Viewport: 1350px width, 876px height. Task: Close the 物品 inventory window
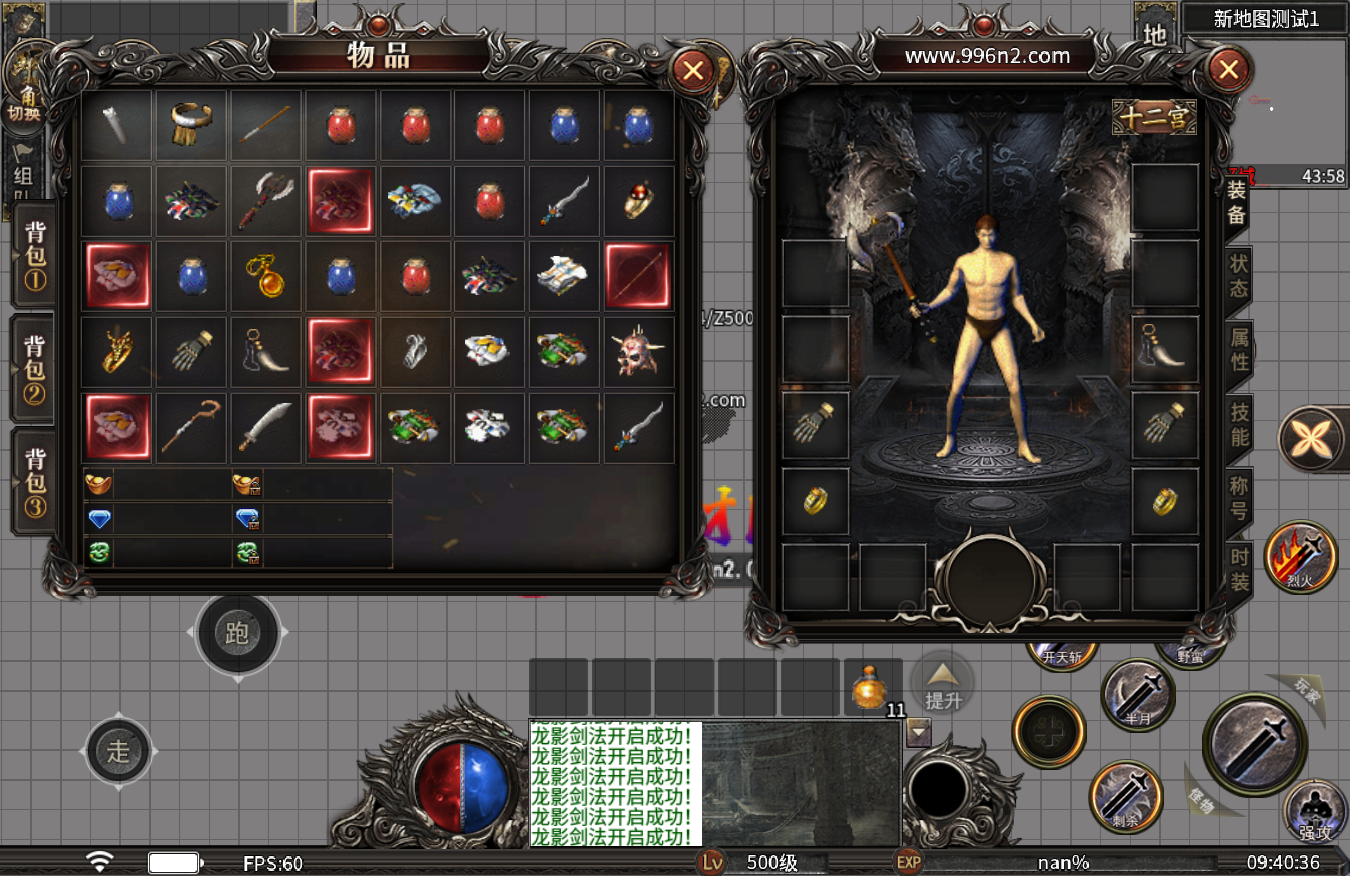point(692,70)
